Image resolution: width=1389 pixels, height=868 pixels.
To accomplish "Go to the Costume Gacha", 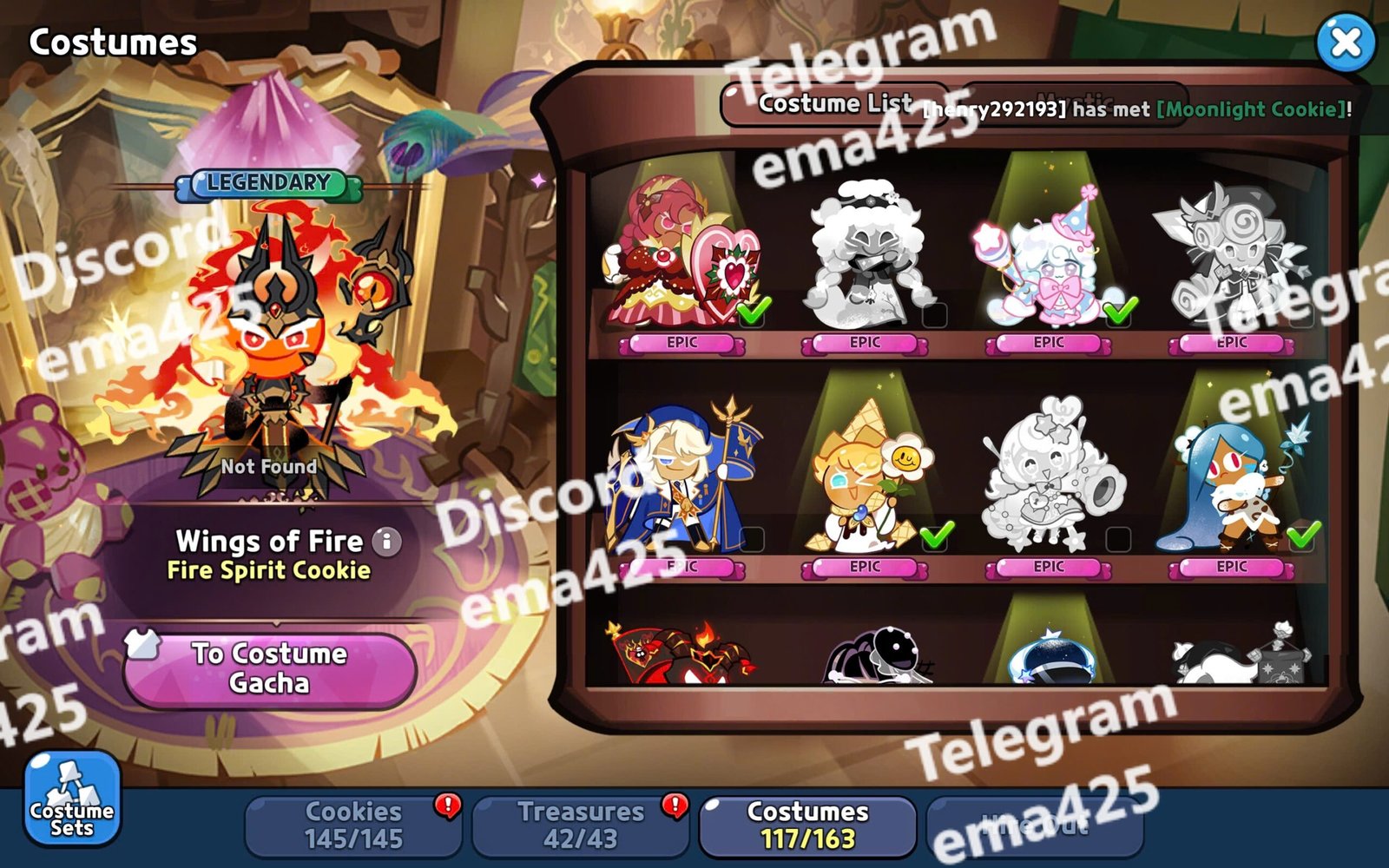I will click(269, 668).
